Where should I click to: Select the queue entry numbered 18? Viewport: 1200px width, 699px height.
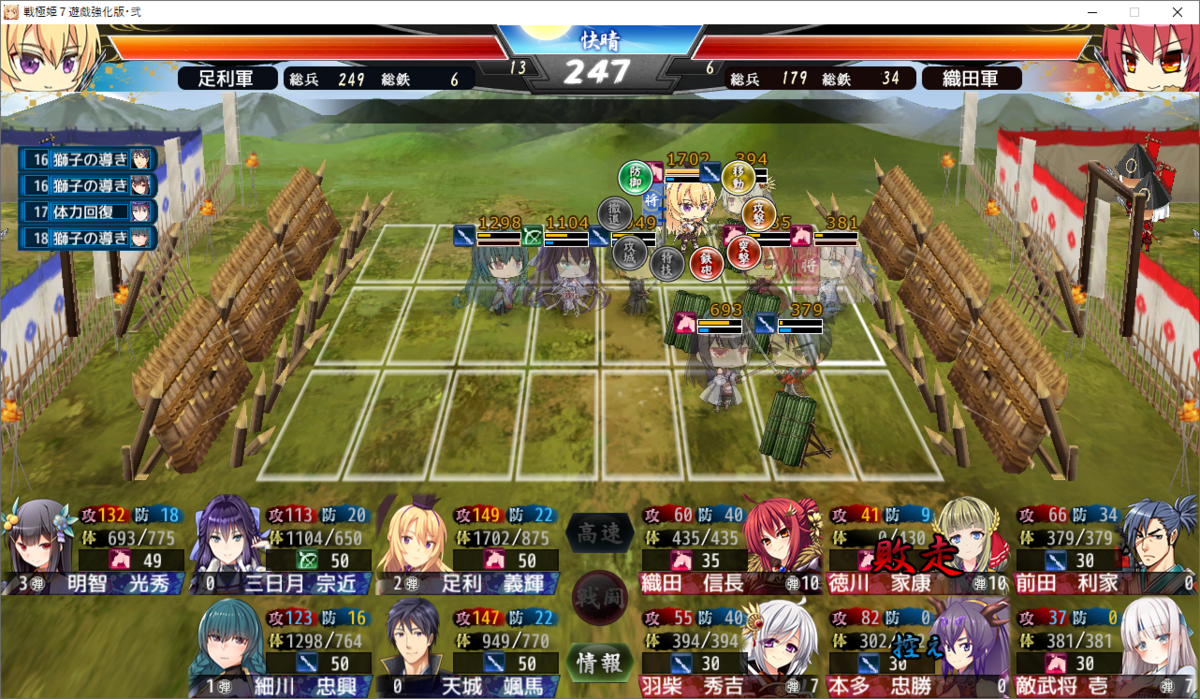tap(89, 237)
